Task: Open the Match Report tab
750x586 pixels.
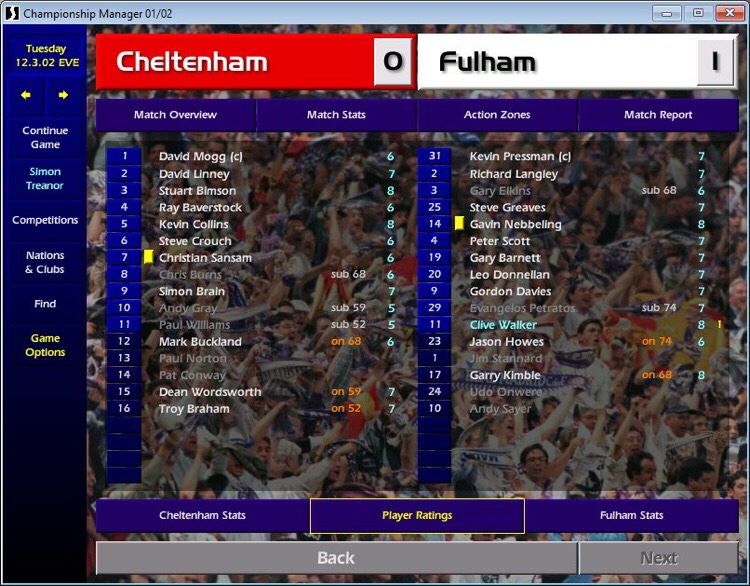Action: [x=658, y=115]
